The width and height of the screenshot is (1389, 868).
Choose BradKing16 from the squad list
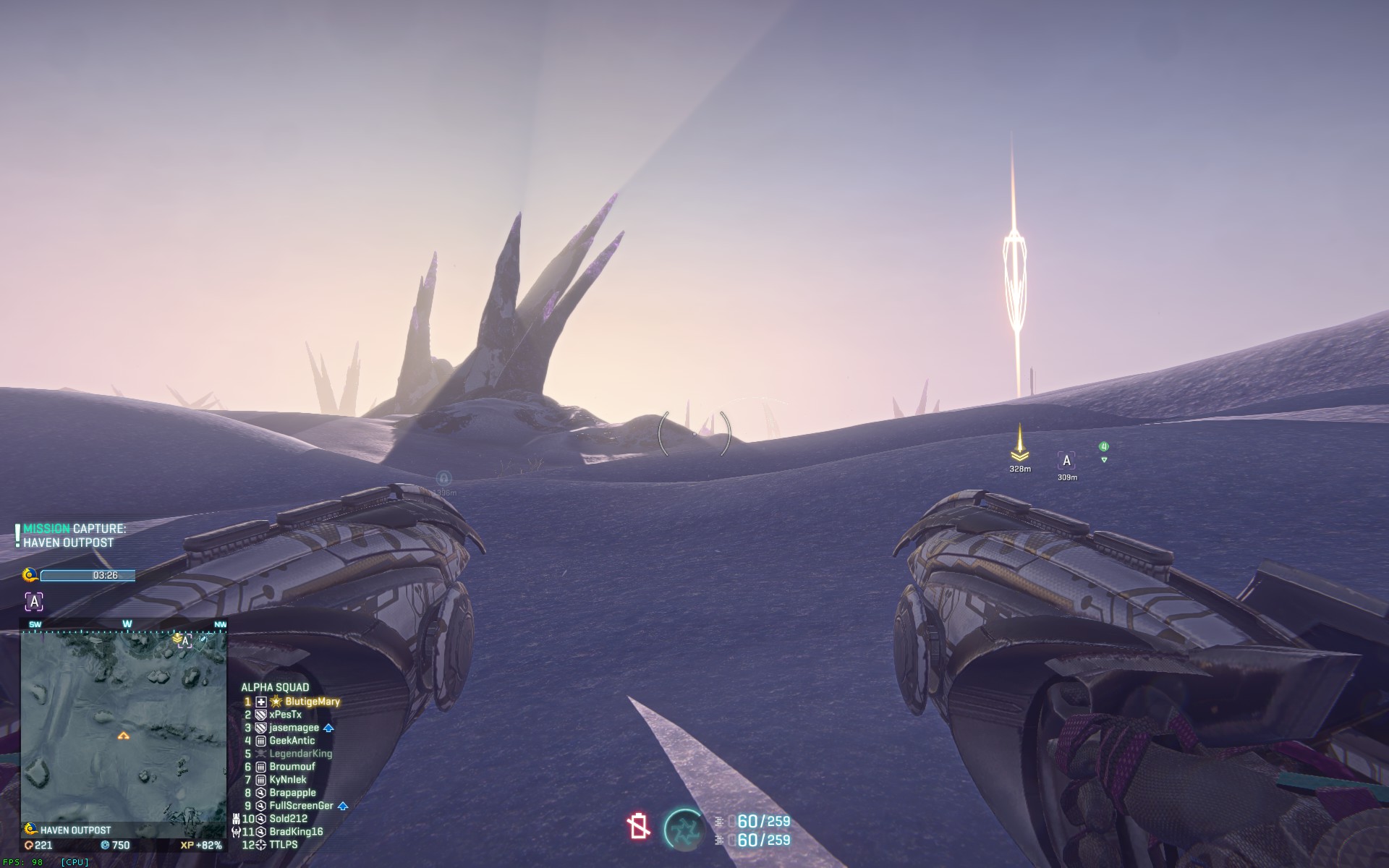pyautogui.click(x=296, y=832)
